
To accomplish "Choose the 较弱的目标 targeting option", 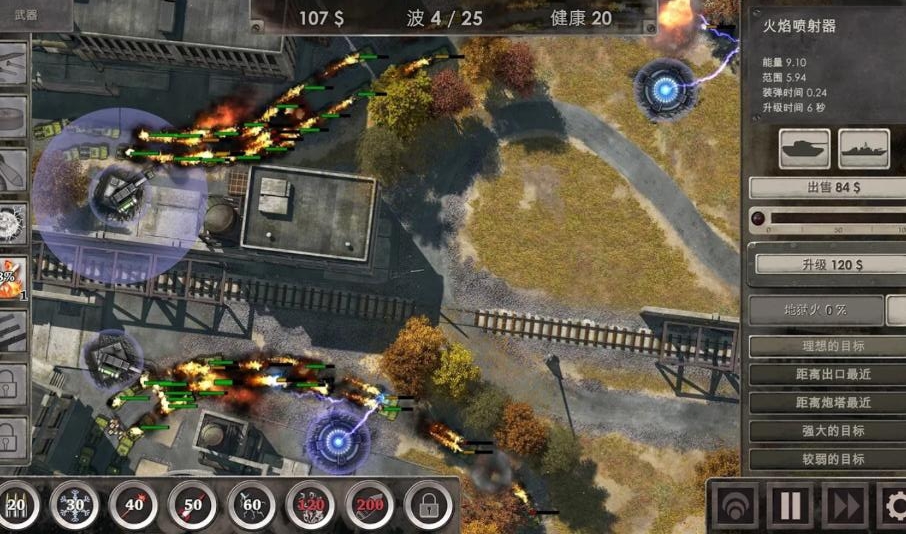I will coord(826,459).
